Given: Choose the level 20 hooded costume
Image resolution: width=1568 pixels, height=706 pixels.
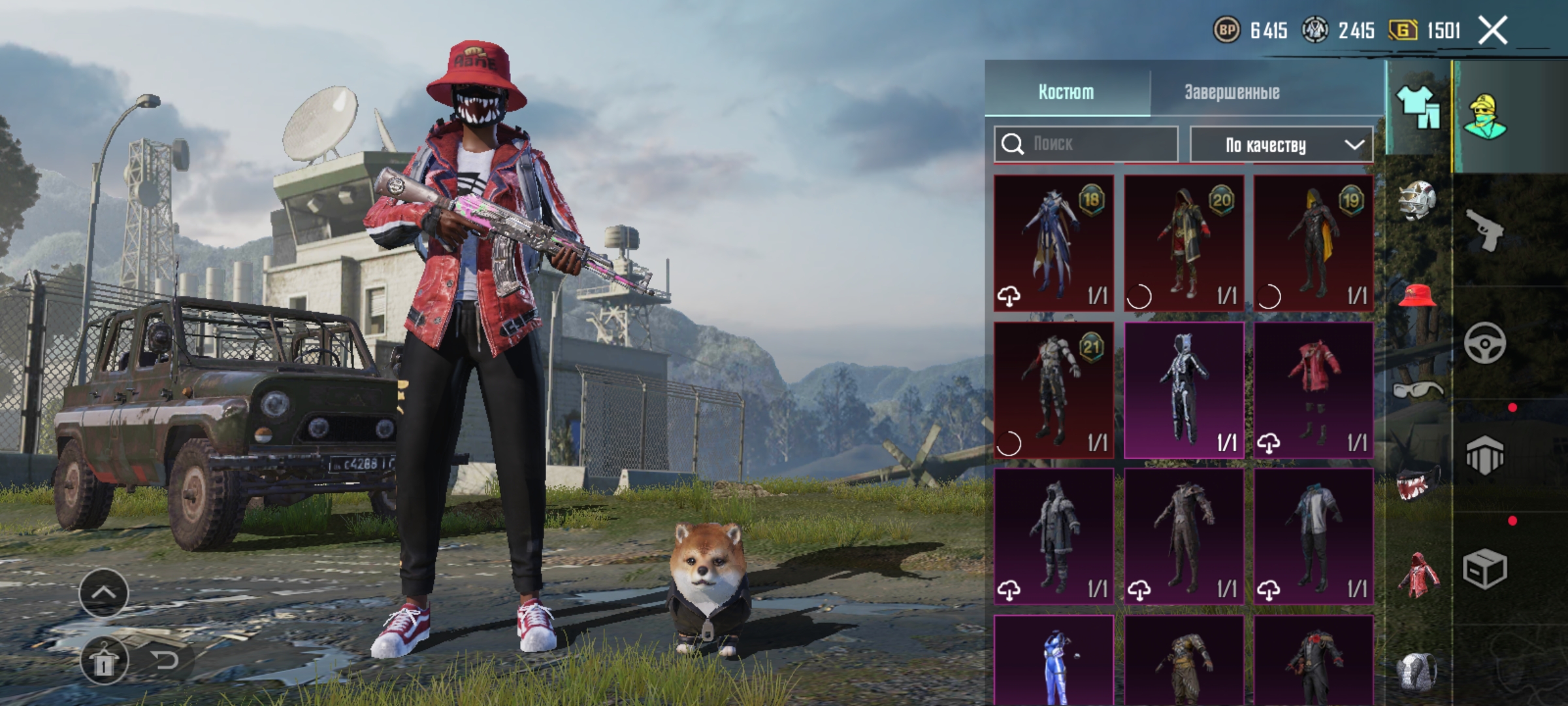Looking at the screenshot, I should click(1184, 243).
